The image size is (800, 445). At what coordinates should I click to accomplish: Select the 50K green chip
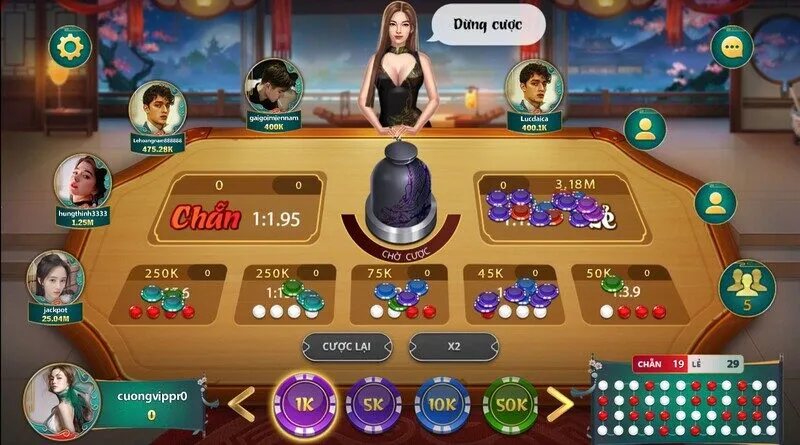511,404
